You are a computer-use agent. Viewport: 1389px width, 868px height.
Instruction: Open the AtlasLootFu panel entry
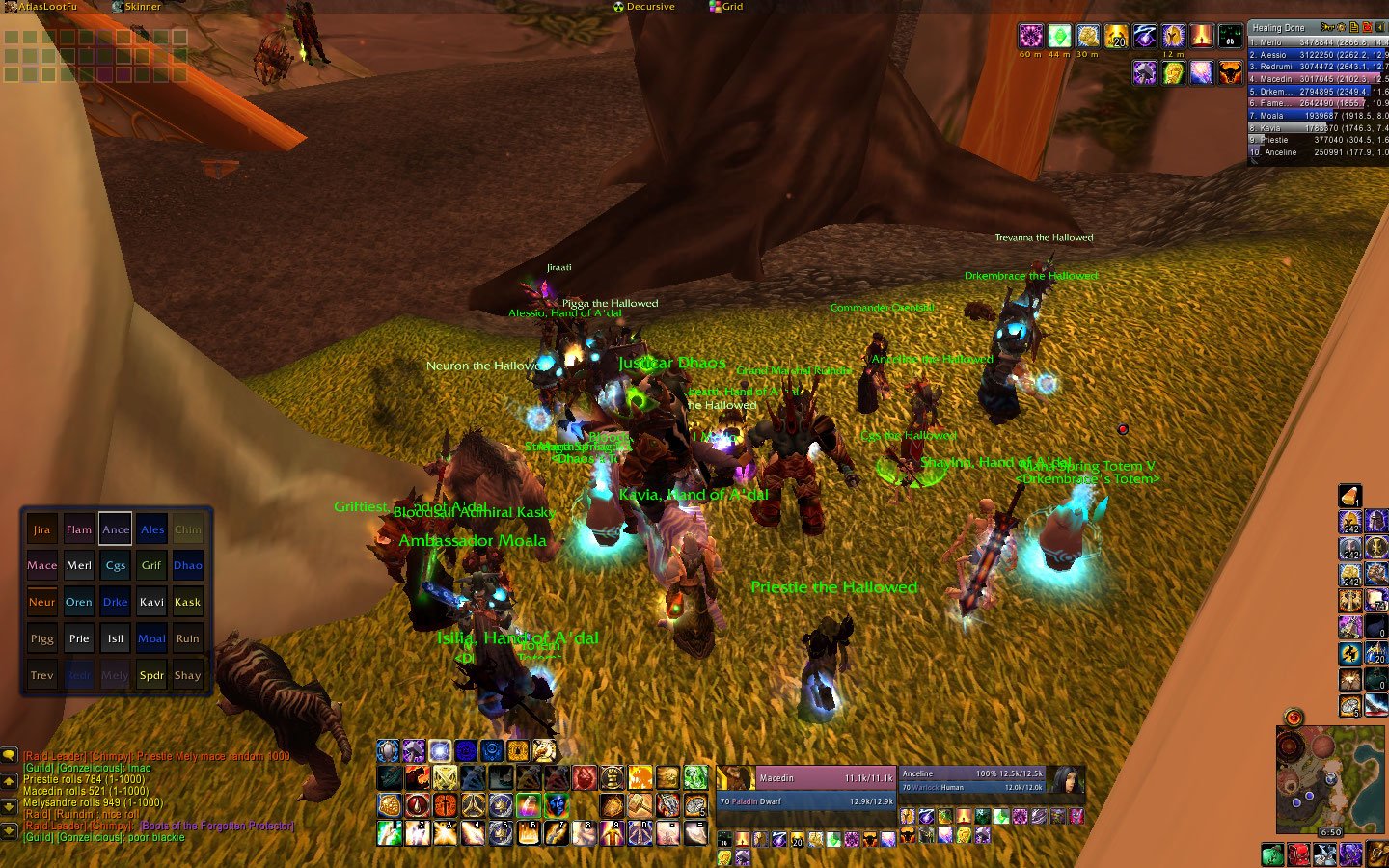[x=41, y=7]
